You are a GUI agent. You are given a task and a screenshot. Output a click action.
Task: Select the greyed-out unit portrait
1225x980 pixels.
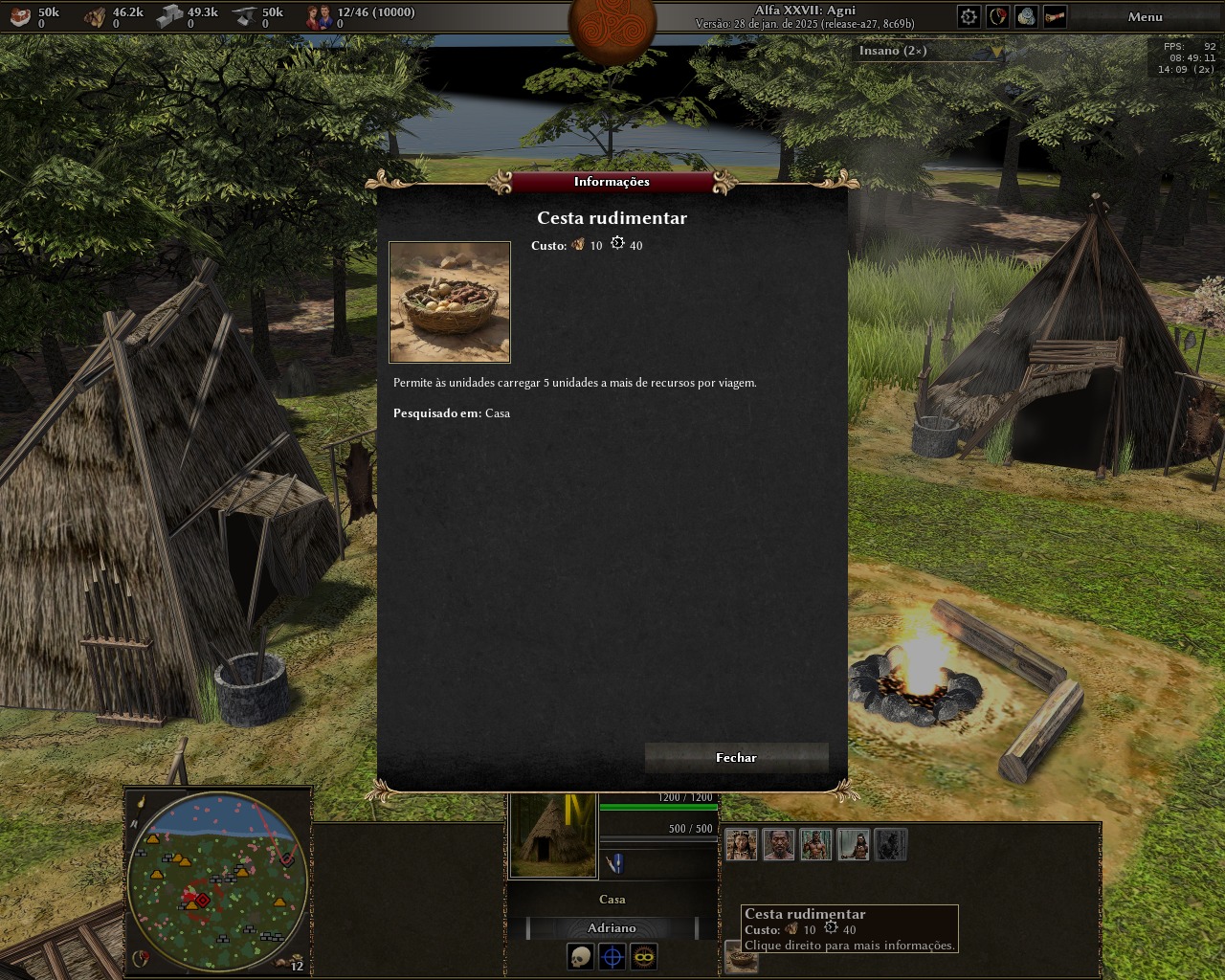click(x=890, y=845)
